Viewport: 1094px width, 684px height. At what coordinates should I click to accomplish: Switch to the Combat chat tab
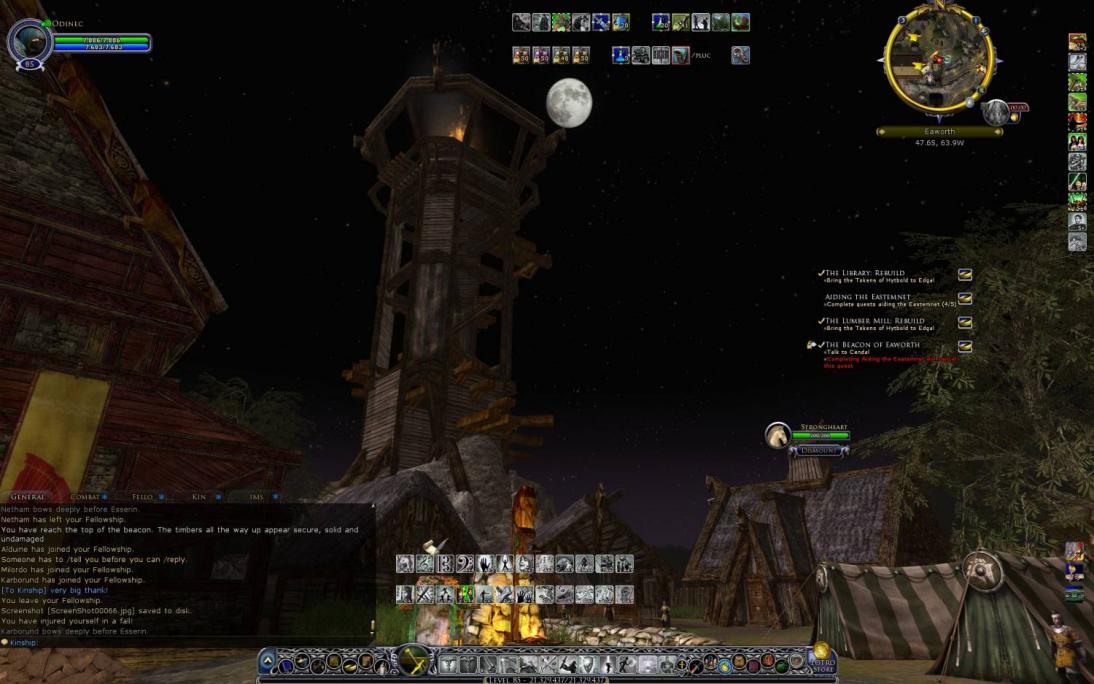(x=85, y=496)
